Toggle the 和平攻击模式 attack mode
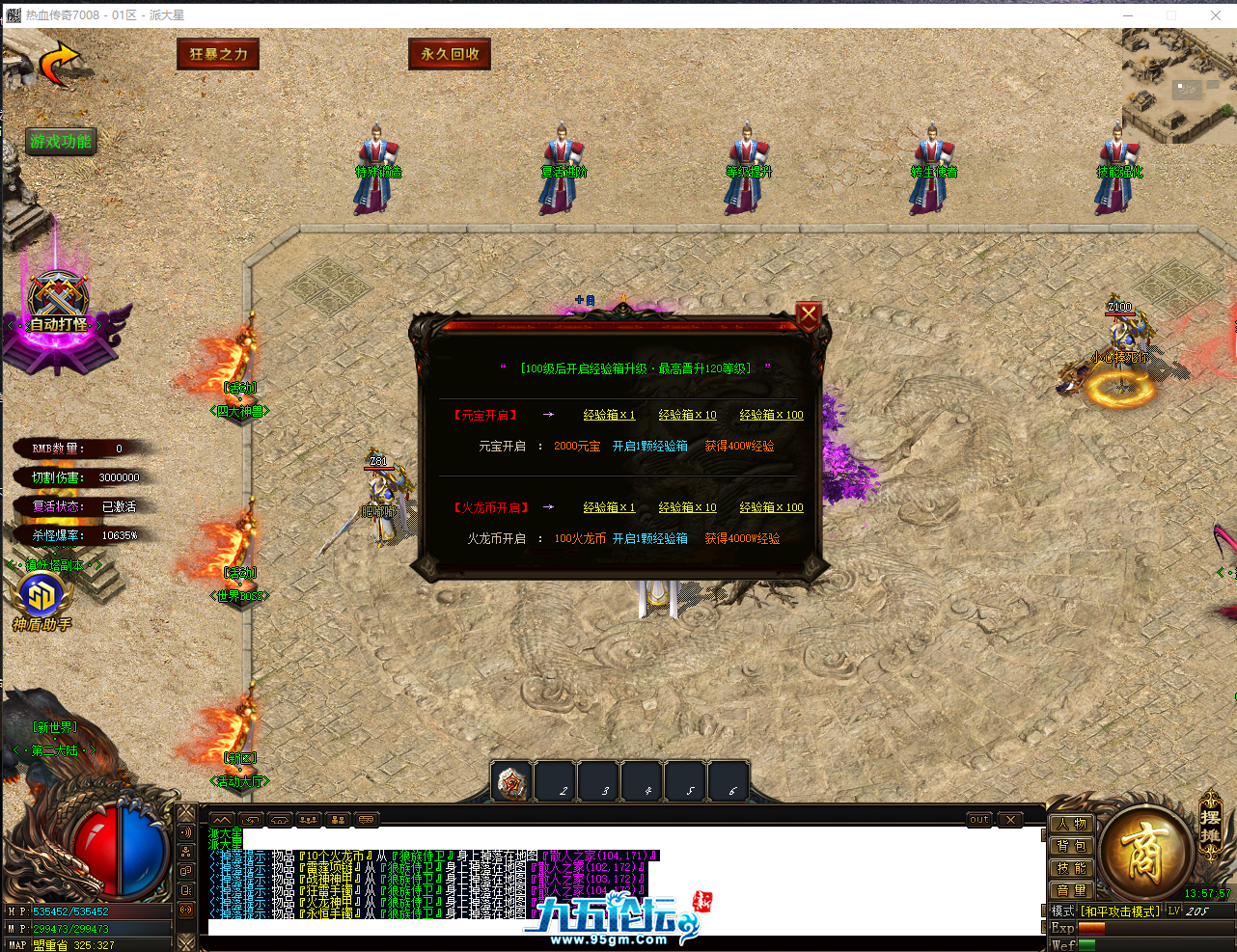 tap(1119, 910)
